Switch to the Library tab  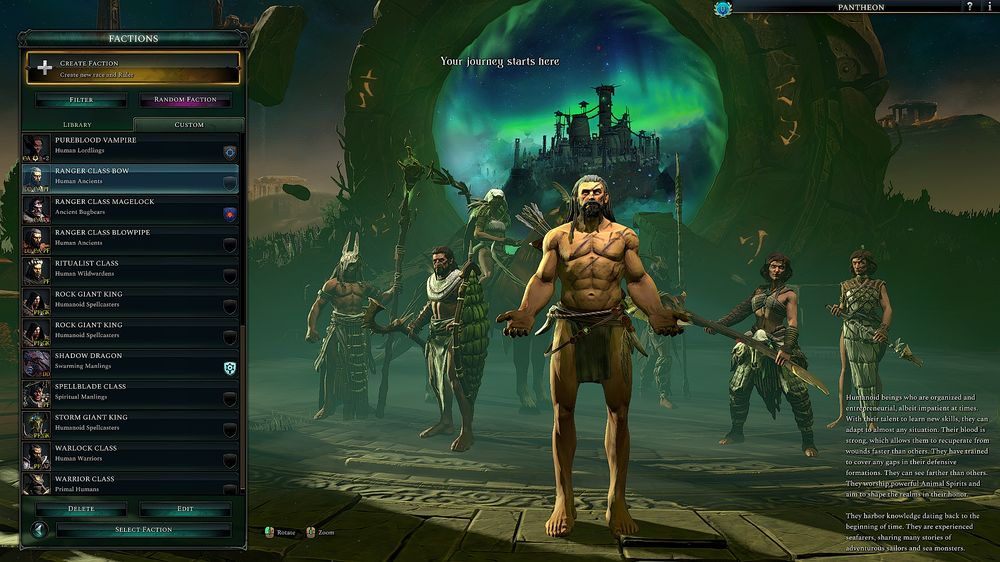pos(77,125)
